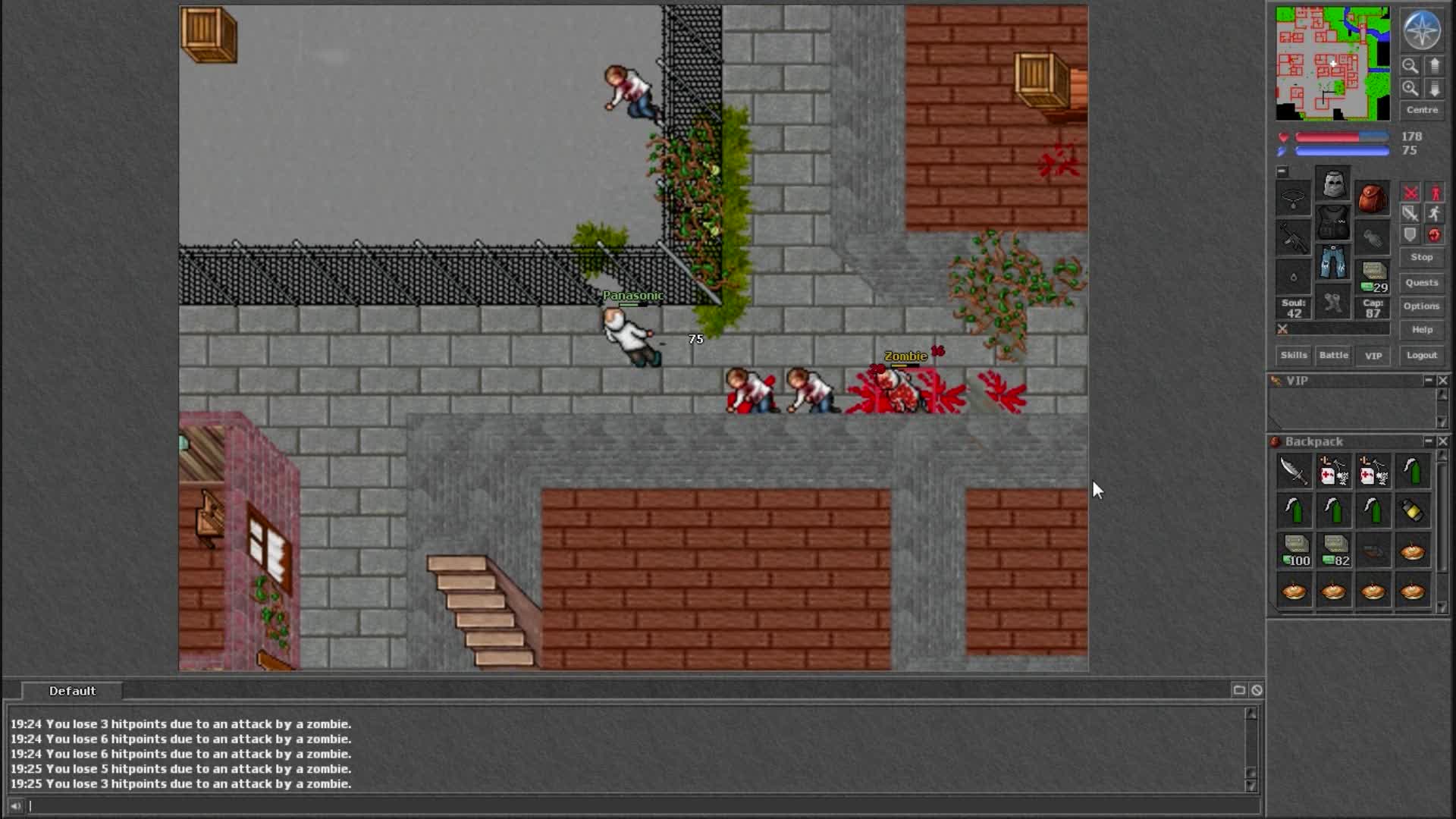
Task: Zoom in on the minimap
Action: (x=1410, y=89)
